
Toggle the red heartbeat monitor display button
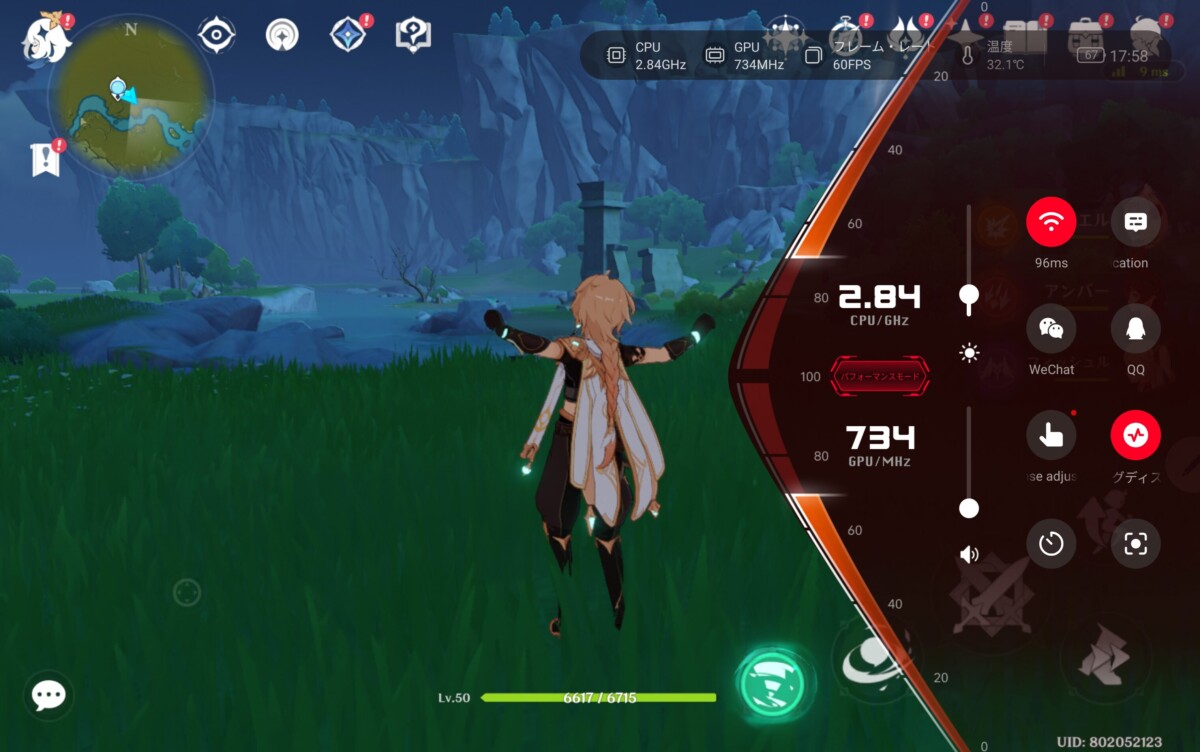[1135, 436]
